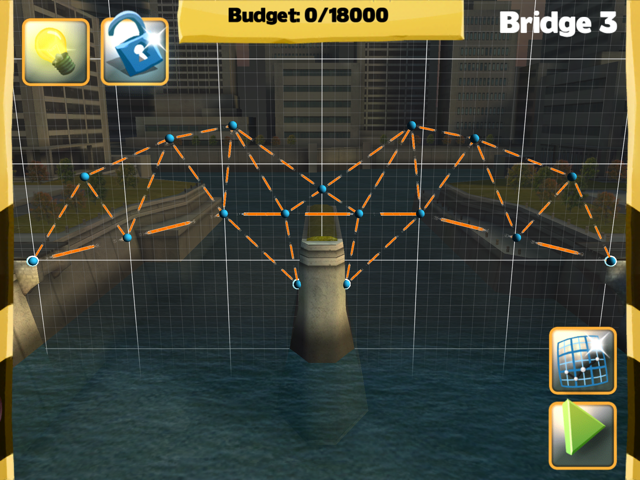Start the bridge test with green play arrow
Viewport: 640px width, 480px height.
[x=582, y=435]
